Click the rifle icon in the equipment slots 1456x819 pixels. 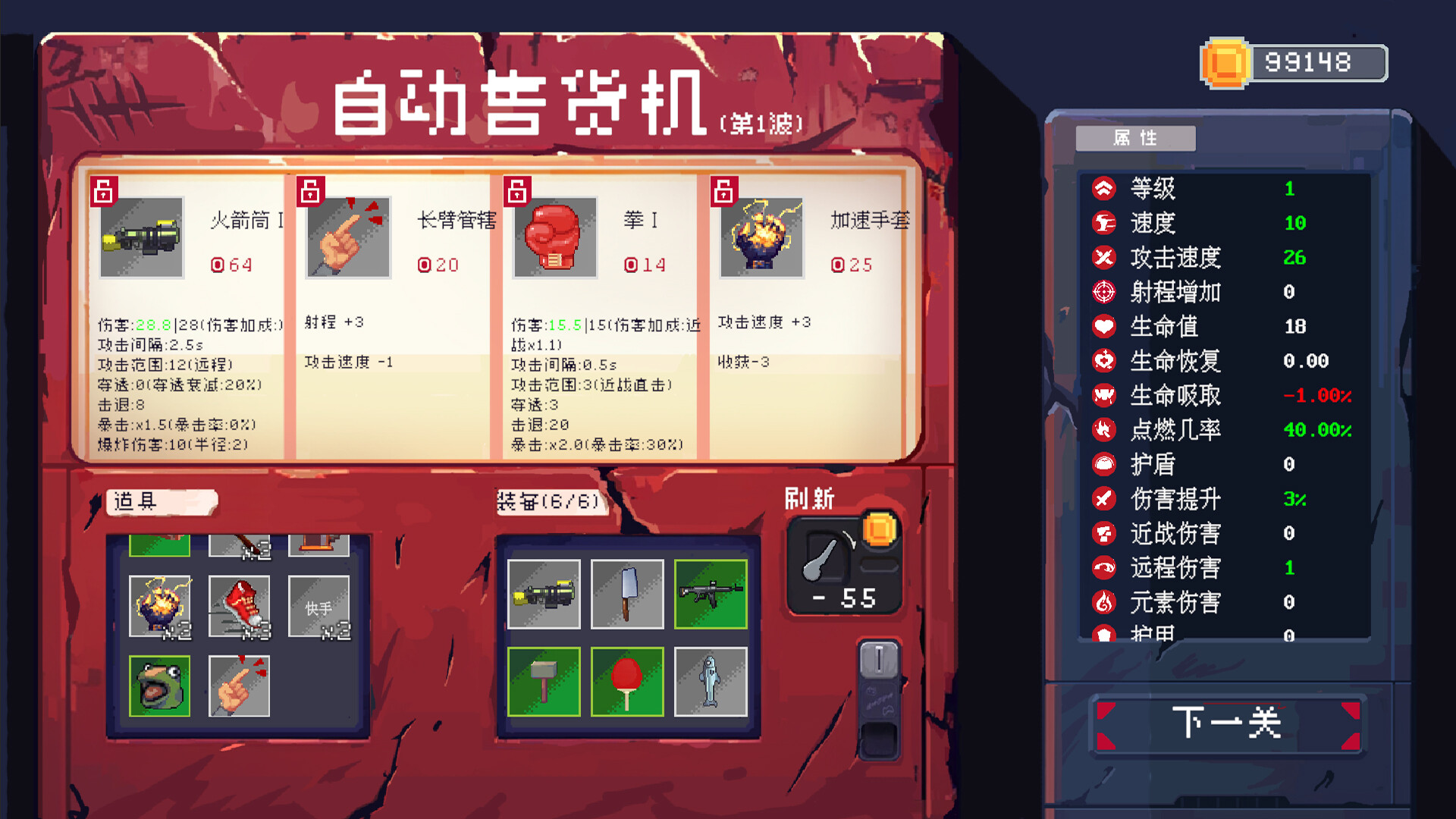coord(711,594)
